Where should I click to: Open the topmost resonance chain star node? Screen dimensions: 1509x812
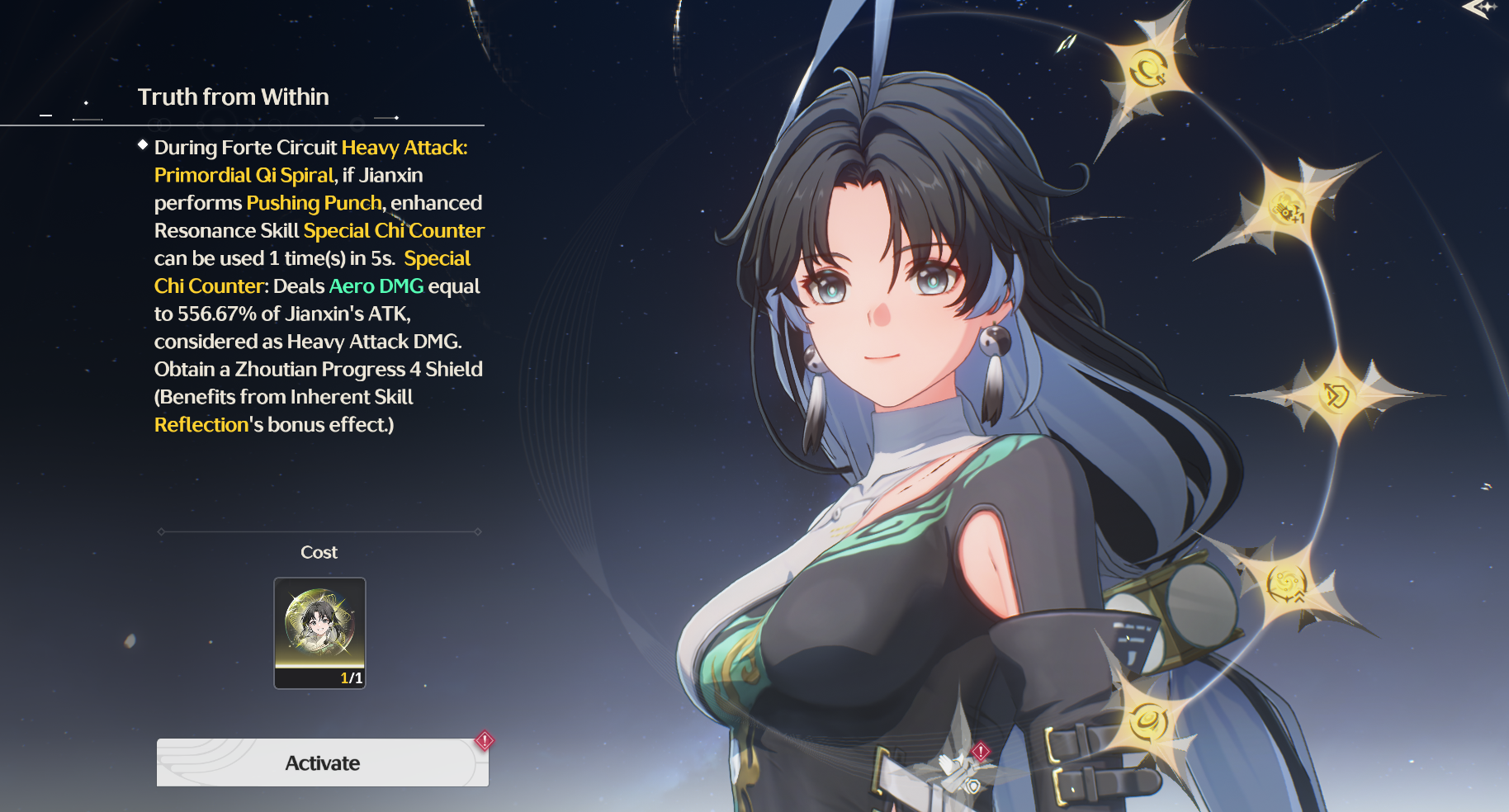pos(1147,70)
